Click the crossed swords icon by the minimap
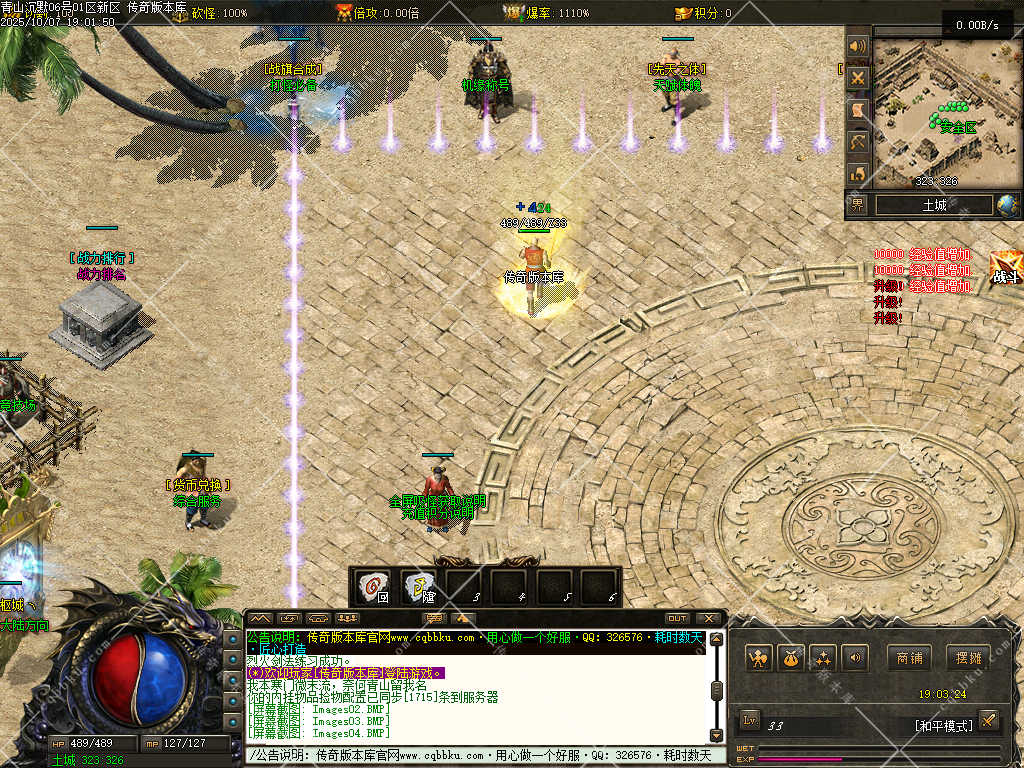1024x768 pixels. click(857, 78)
